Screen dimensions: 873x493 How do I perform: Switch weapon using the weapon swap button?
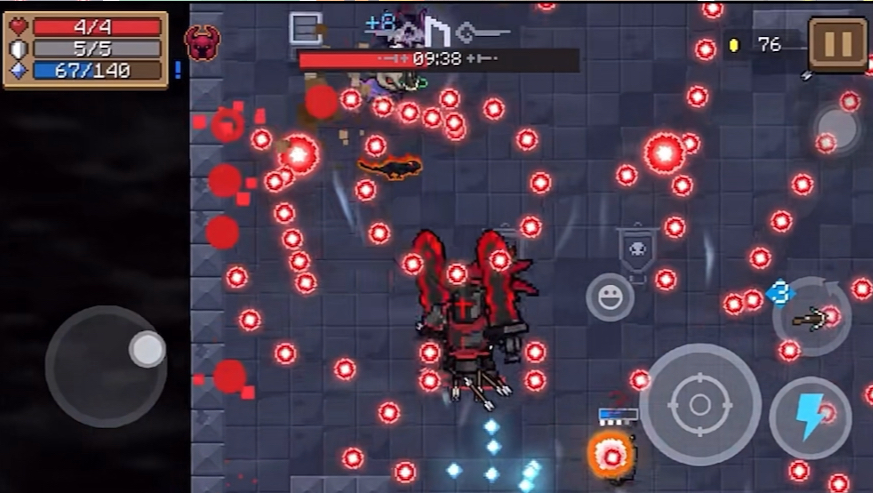(x=811, y=318)
